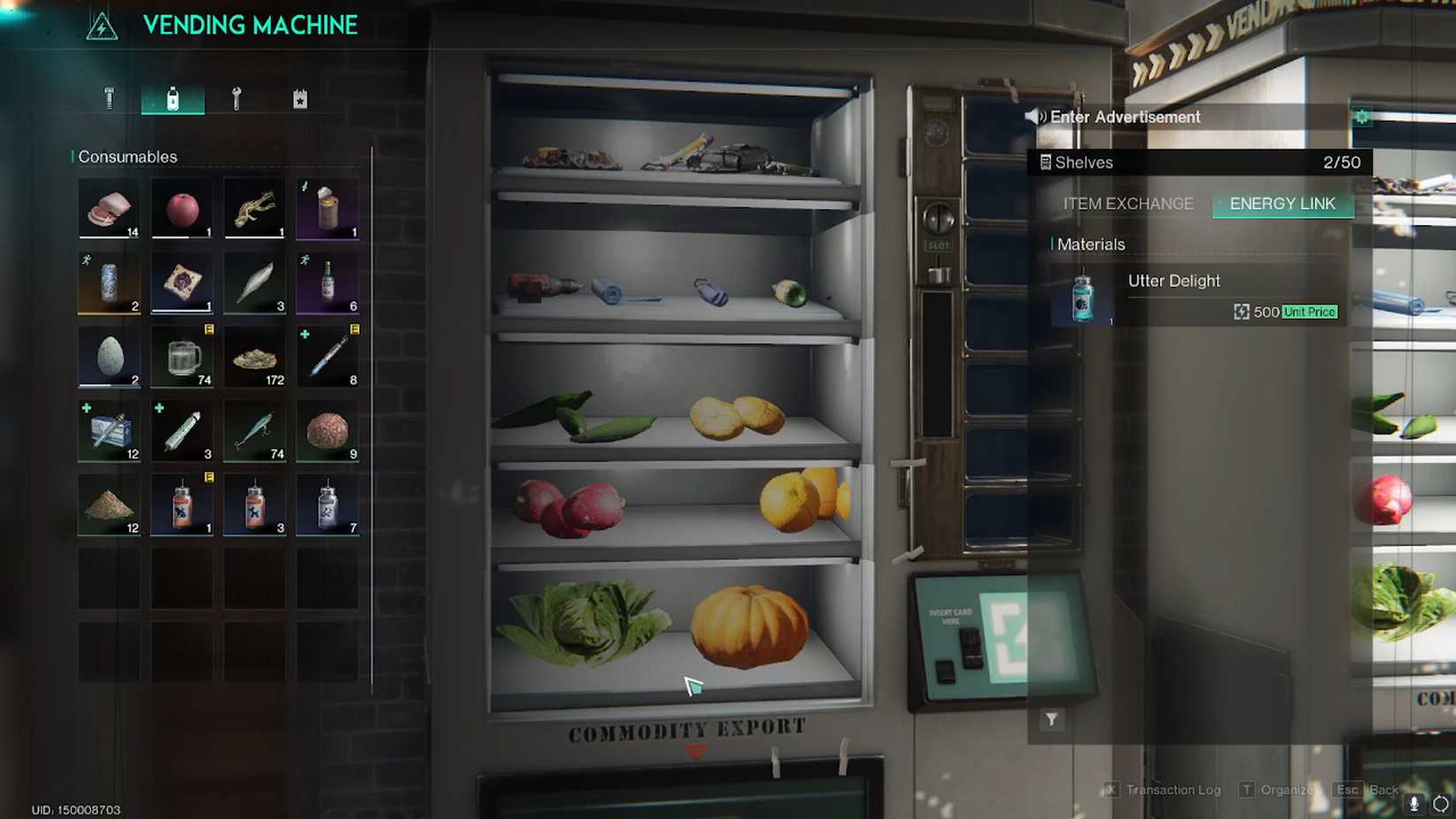This screenshot has width=1456, height=819.
Task: Open the starred items category tab
Action: [300, 97]
